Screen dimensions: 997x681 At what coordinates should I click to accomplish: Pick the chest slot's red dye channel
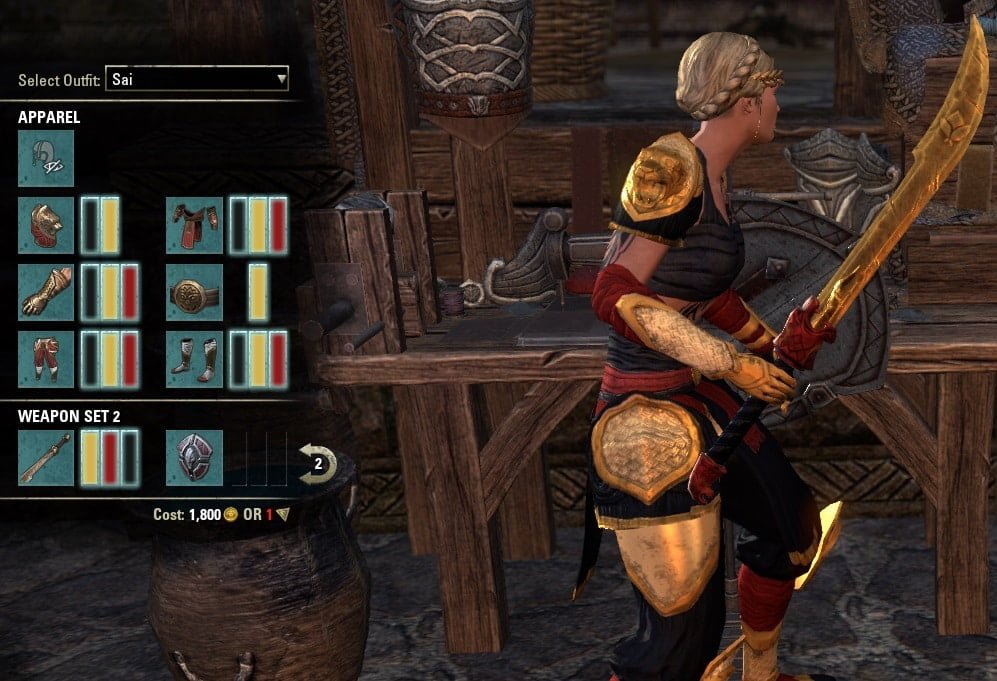pyautogui.click(x=277, y=225)
